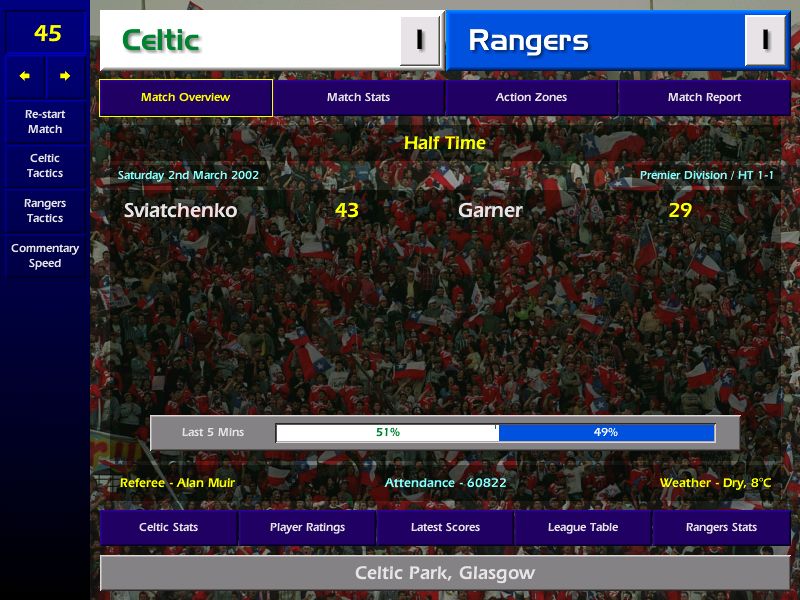The image size is (800, 600).
Task: Open Rangers Tactics
Action: pyautogui.click(x=45, y=211)
